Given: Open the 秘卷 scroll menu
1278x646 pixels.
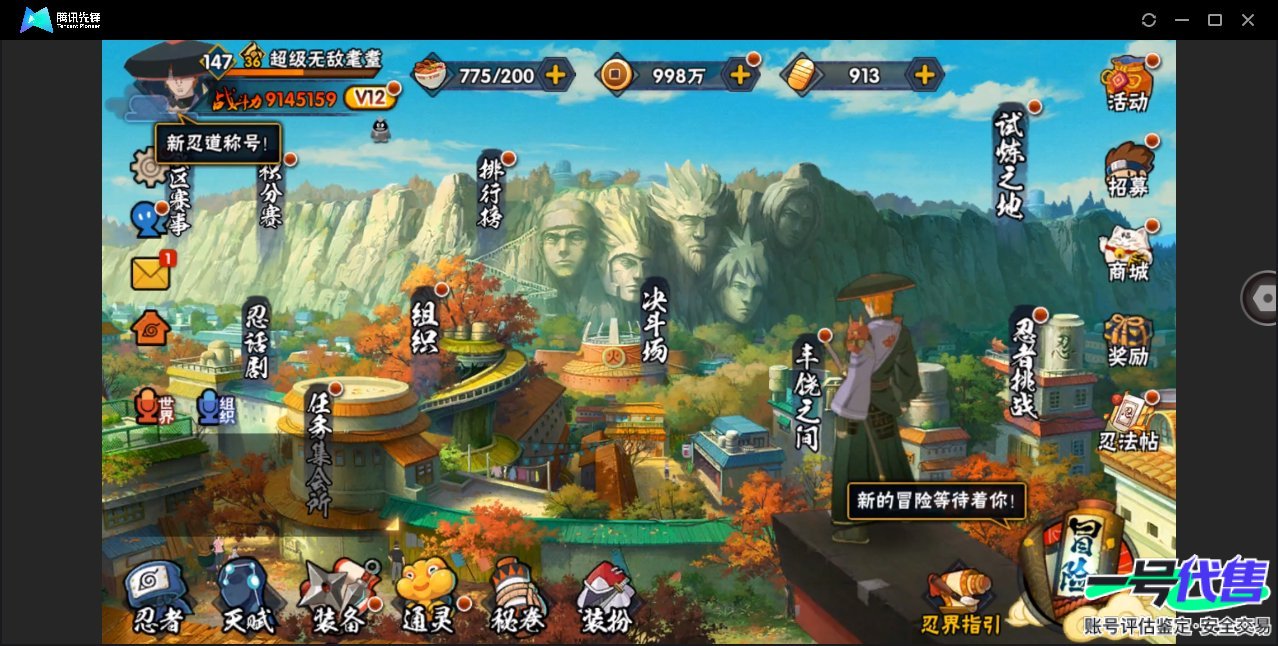Looking at the screenshot, I should 518,598.
